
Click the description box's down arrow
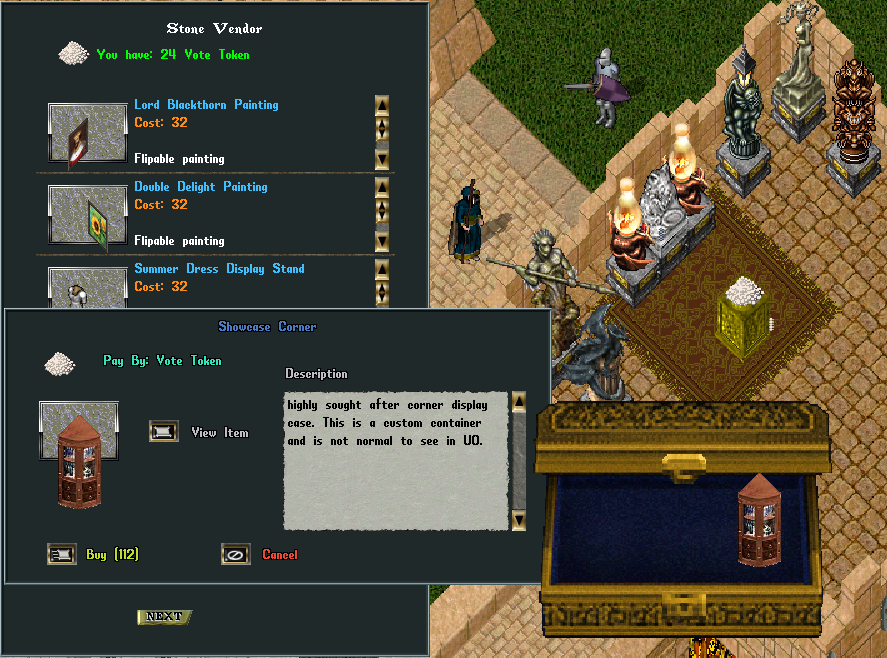tap(518, 521)
